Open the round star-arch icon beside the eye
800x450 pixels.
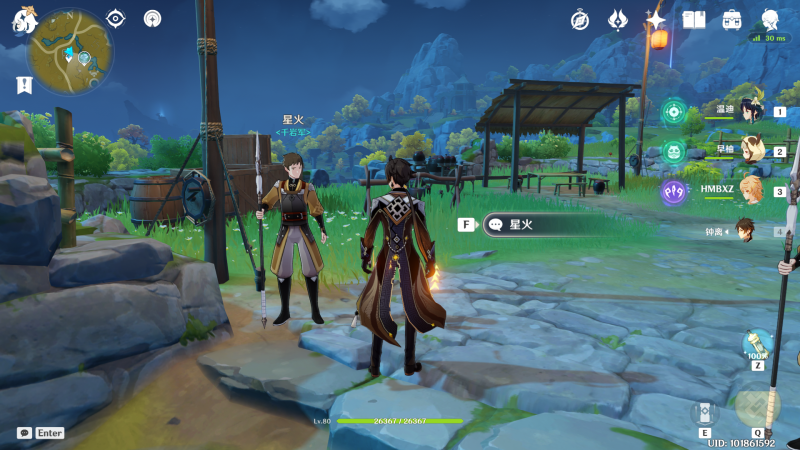point(152,18)
